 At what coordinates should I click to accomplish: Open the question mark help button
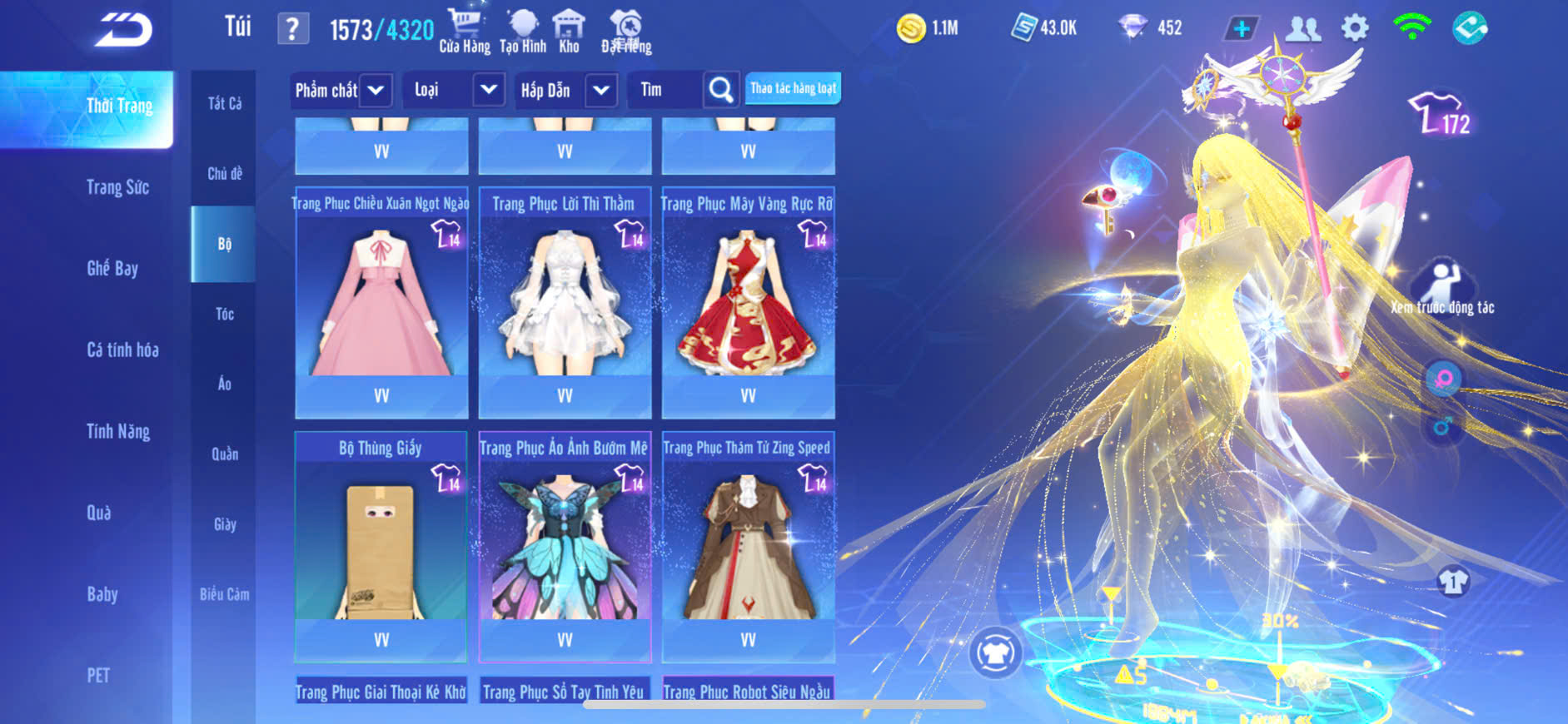coord(292,29)
